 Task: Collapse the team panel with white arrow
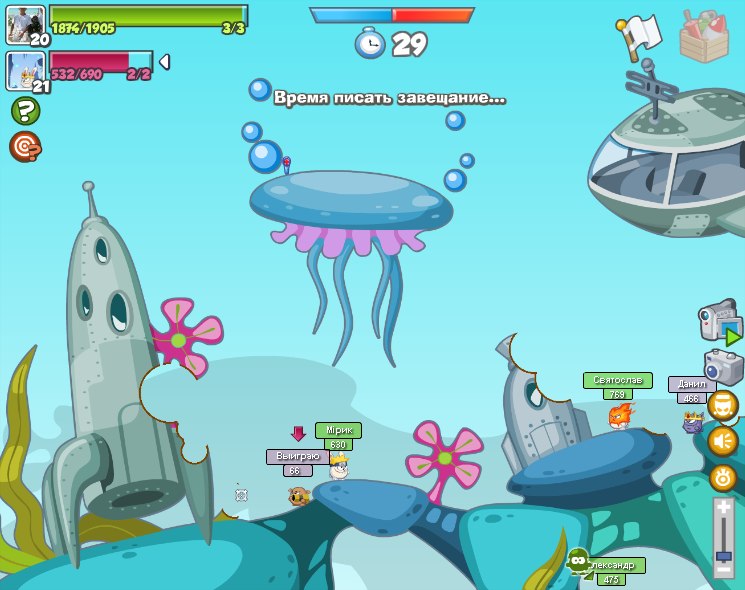click(x=165, y=62)
